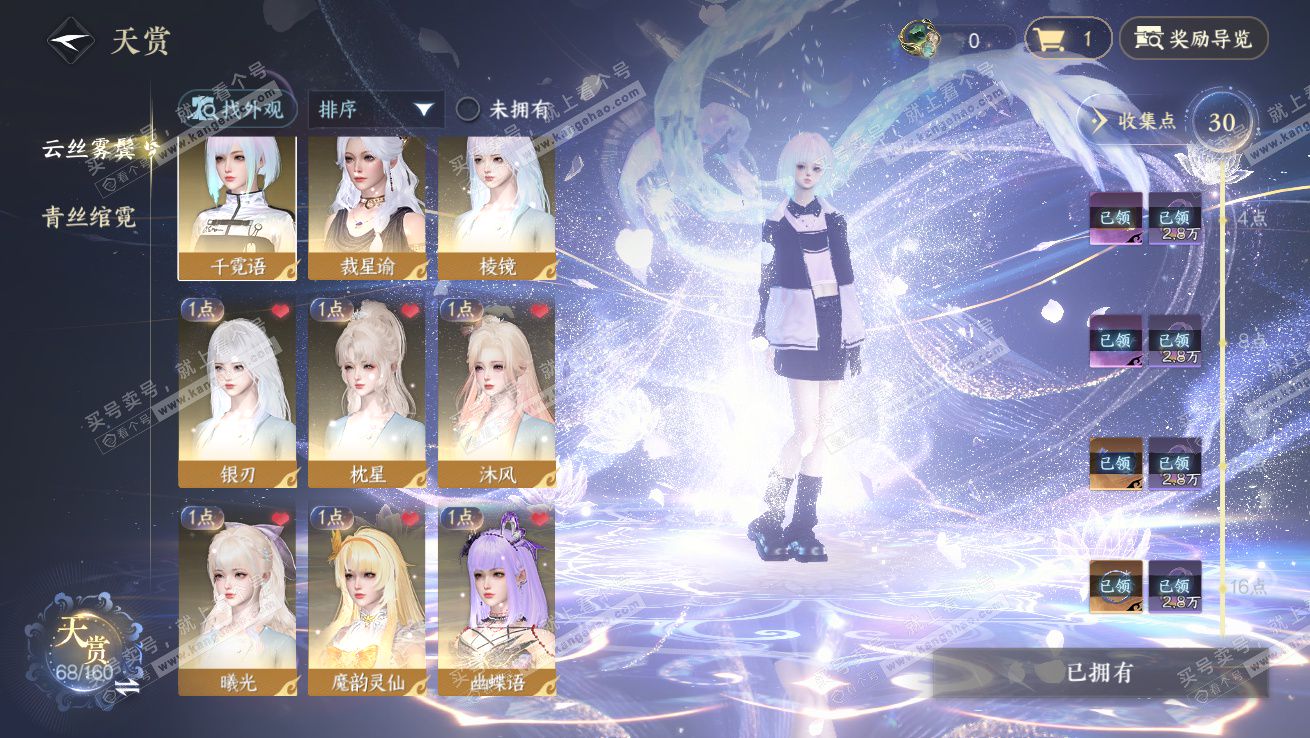This screenshot has height=738, width=1310.
Task: Switch to the 青丝绾霓 category
Action: [x=89, y=217]
